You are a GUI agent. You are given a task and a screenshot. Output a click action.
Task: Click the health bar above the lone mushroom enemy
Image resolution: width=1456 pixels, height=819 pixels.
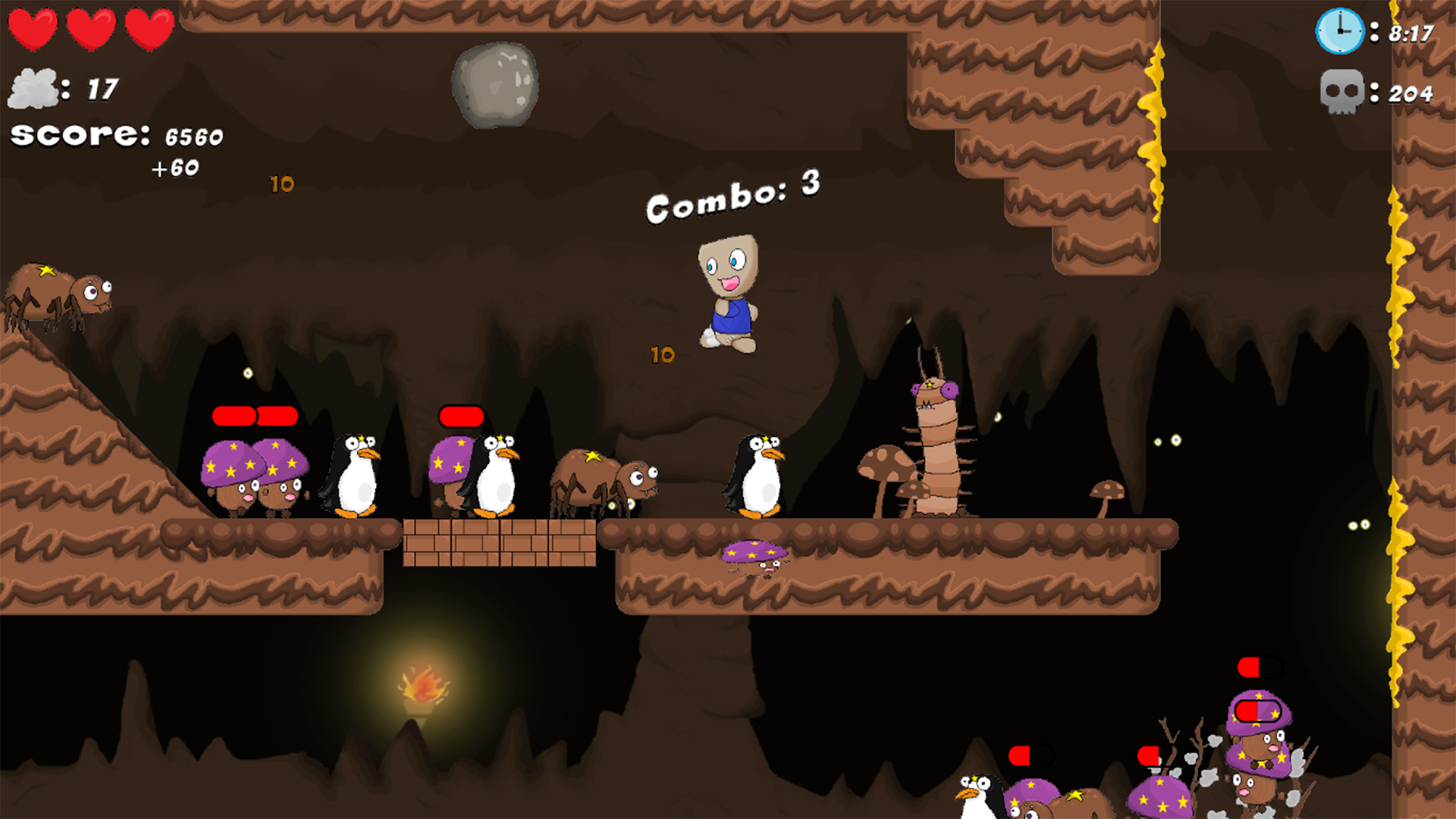[461, 416]
